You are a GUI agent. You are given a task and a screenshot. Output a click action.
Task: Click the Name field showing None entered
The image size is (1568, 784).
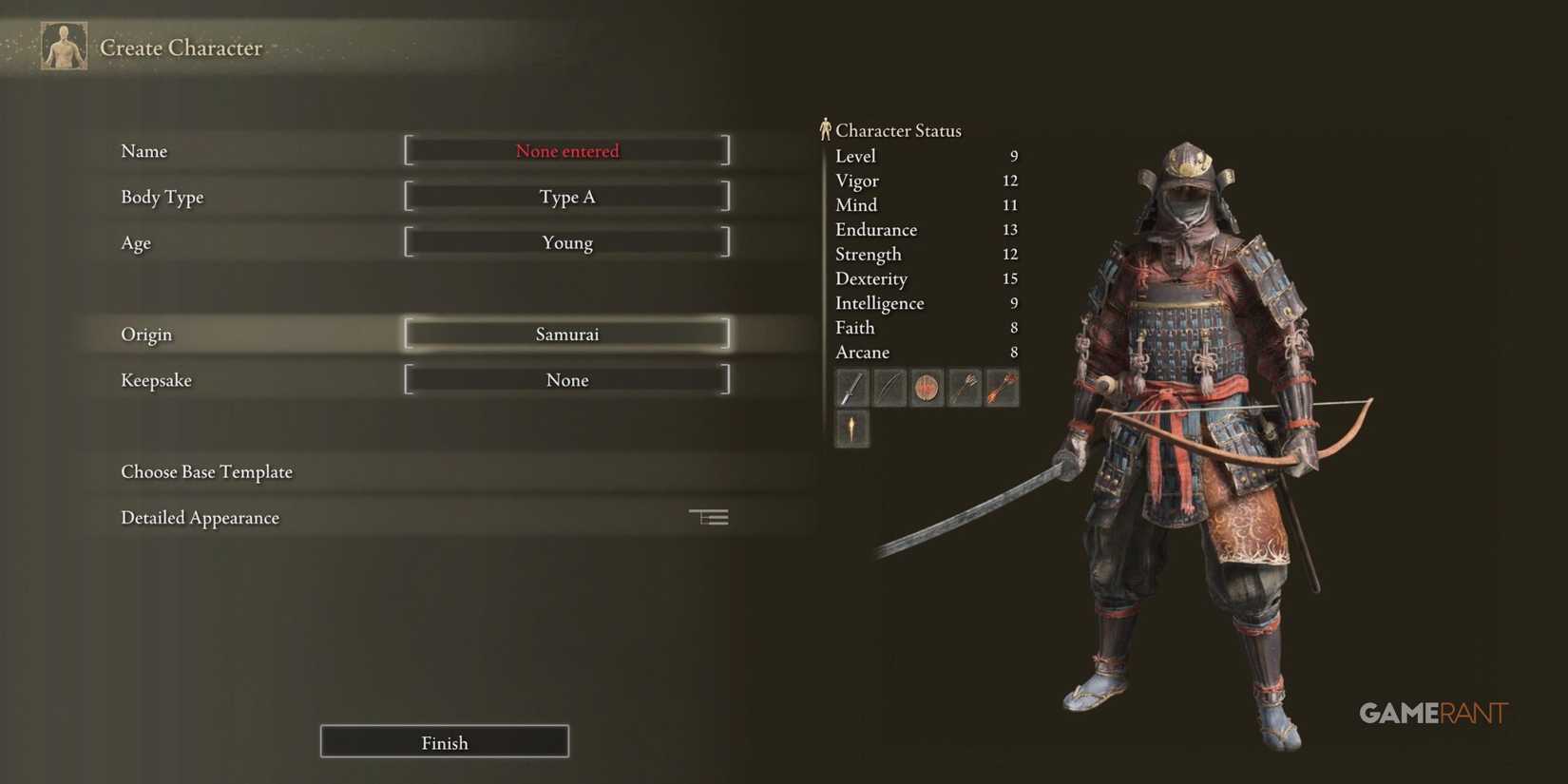566,150
